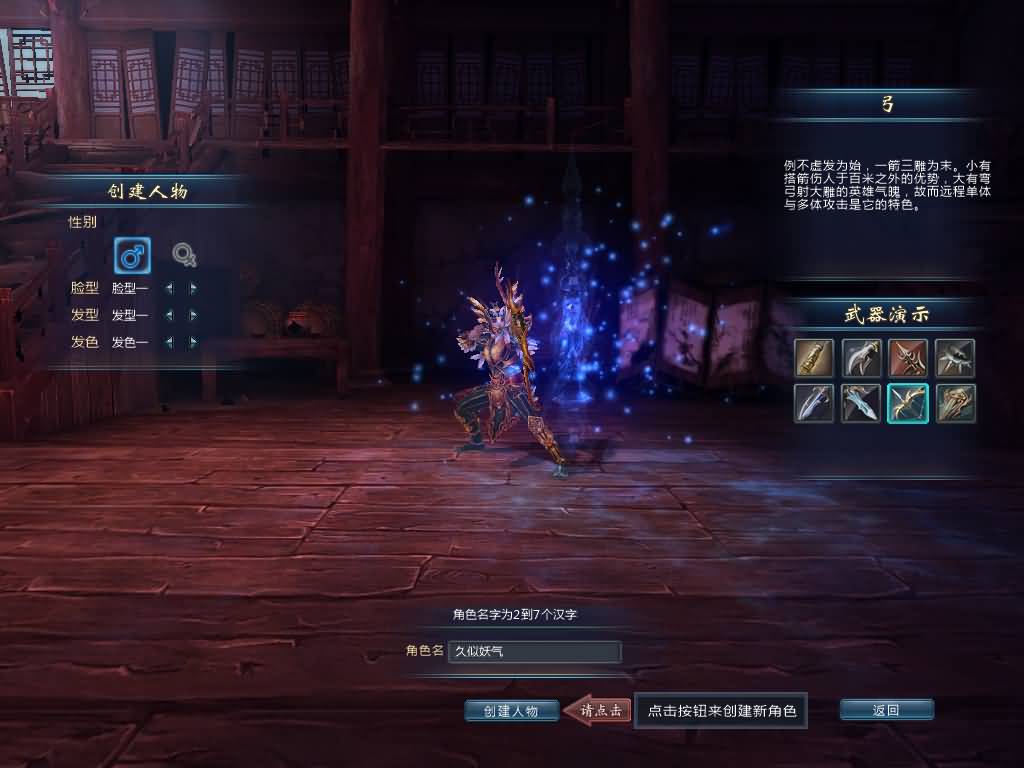Select the golden staff weapon demo icon

(x=814, y=358)
